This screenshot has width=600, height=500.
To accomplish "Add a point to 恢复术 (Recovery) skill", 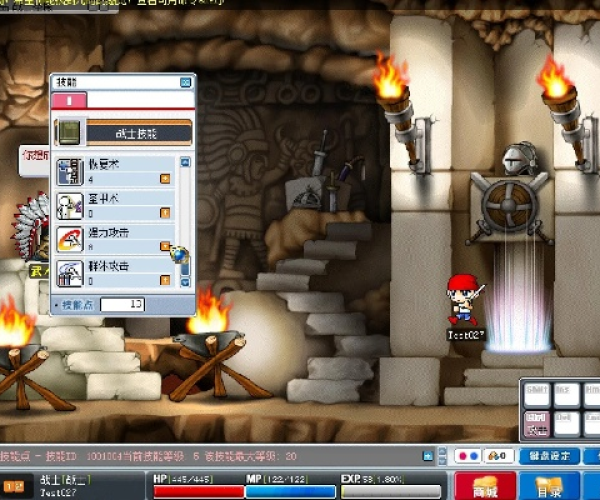I will click(x=165, y=180).
